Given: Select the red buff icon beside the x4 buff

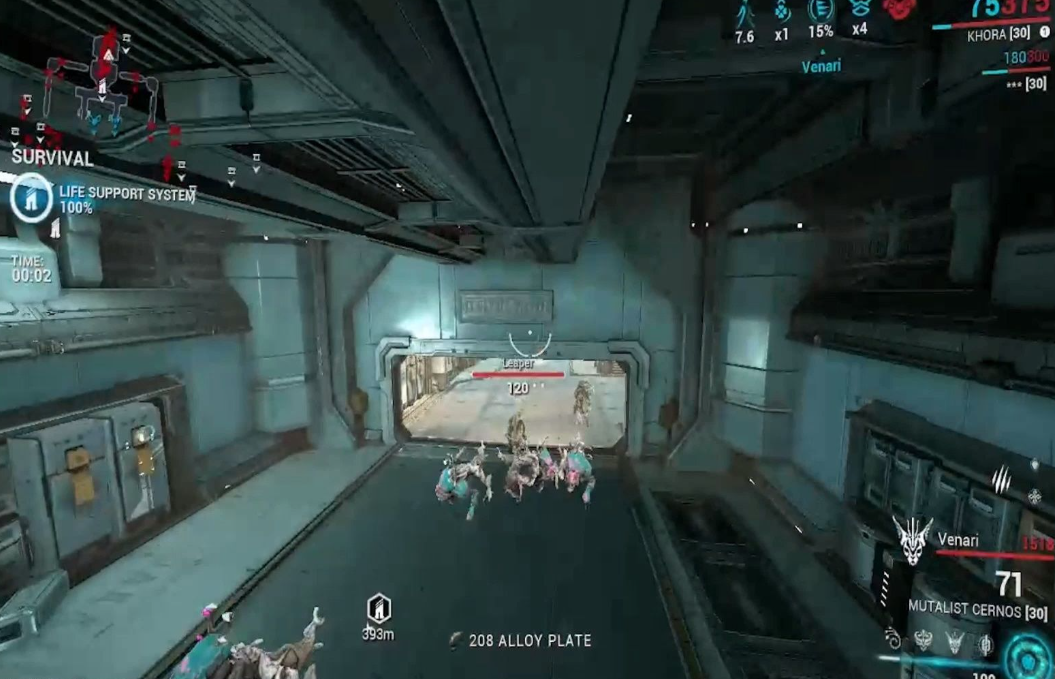Looking at the screenshot, I should pos(898,9).
